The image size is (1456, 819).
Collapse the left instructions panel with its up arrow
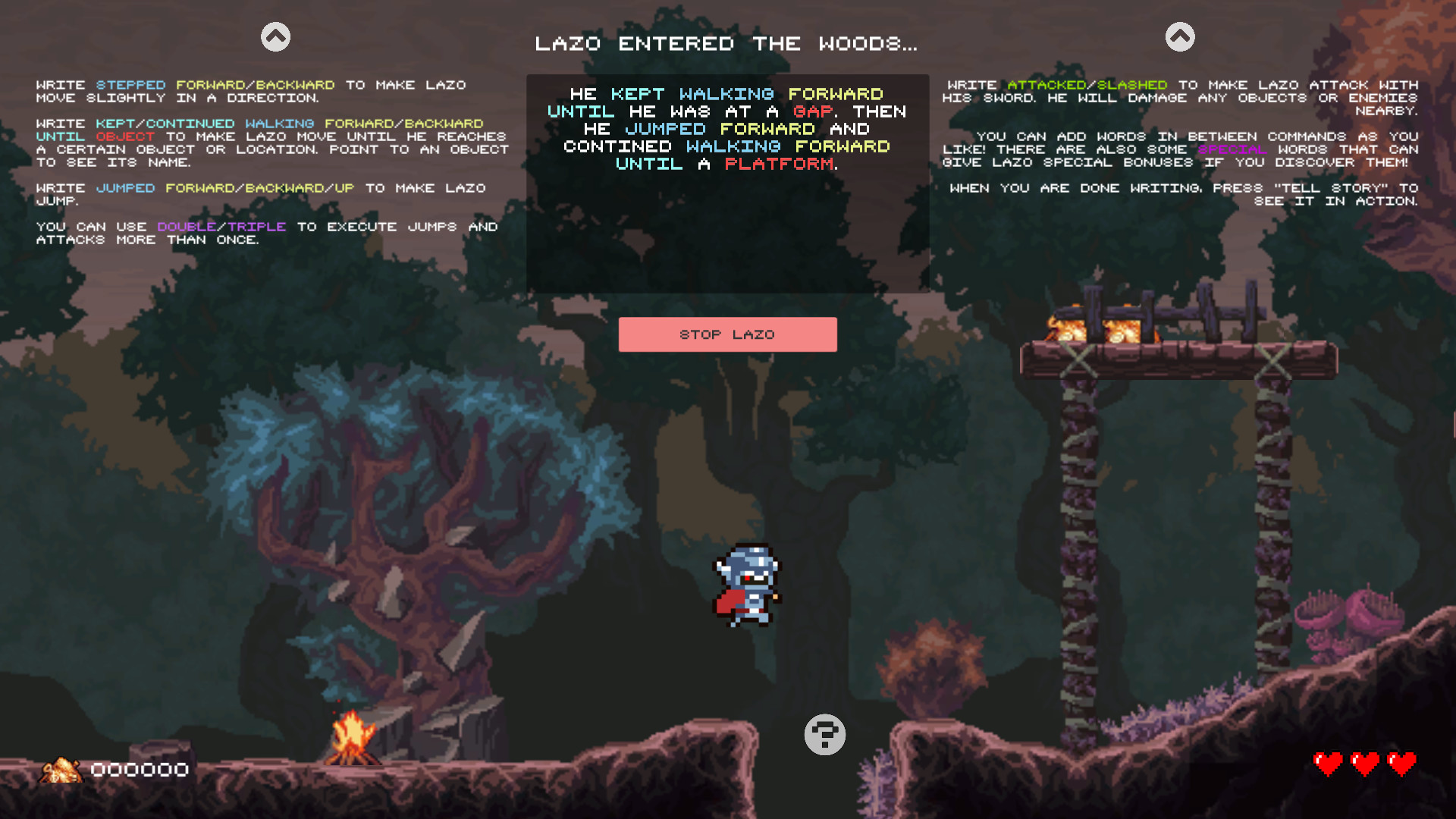tap(275, 35)
